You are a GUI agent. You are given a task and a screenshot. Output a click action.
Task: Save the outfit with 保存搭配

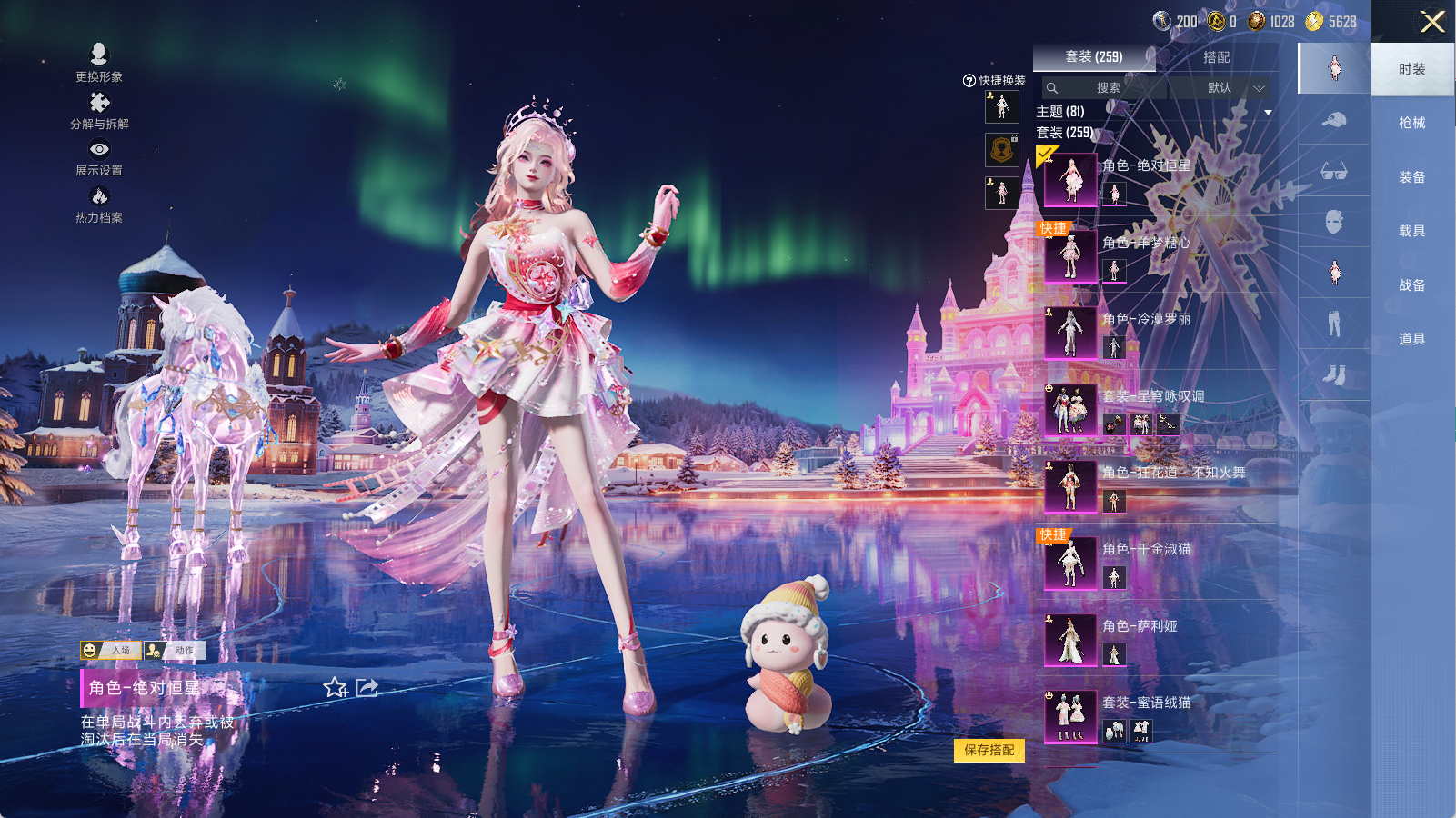pyautogui.click(x=989, y=750)
